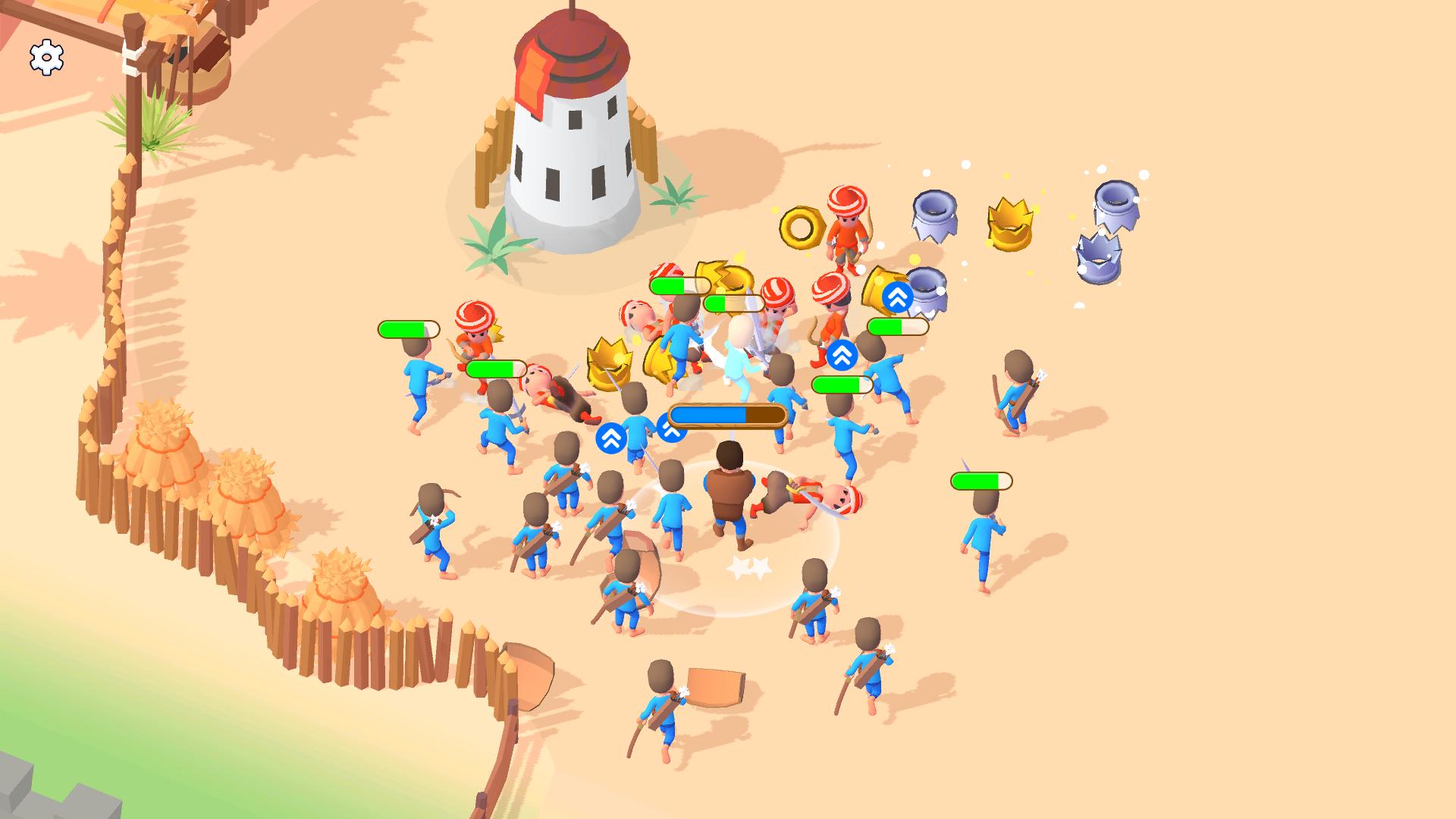Collect the cracked silver crown on the far right
The width and height of the screenshot is (1456, 819).
pos(1100,256)
